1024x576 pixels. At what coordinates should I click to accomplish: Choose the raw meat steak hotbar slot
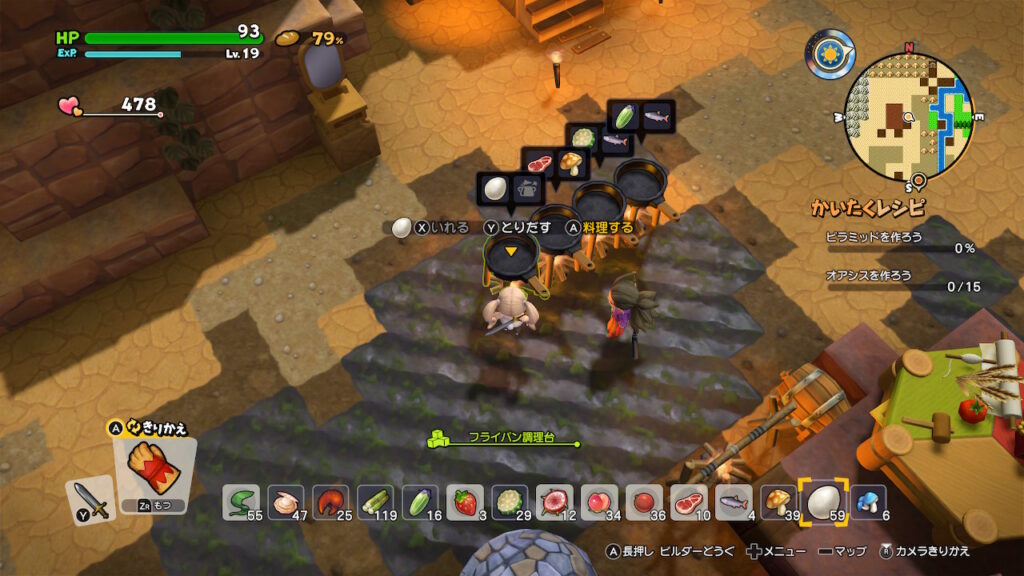pos(686,501)
